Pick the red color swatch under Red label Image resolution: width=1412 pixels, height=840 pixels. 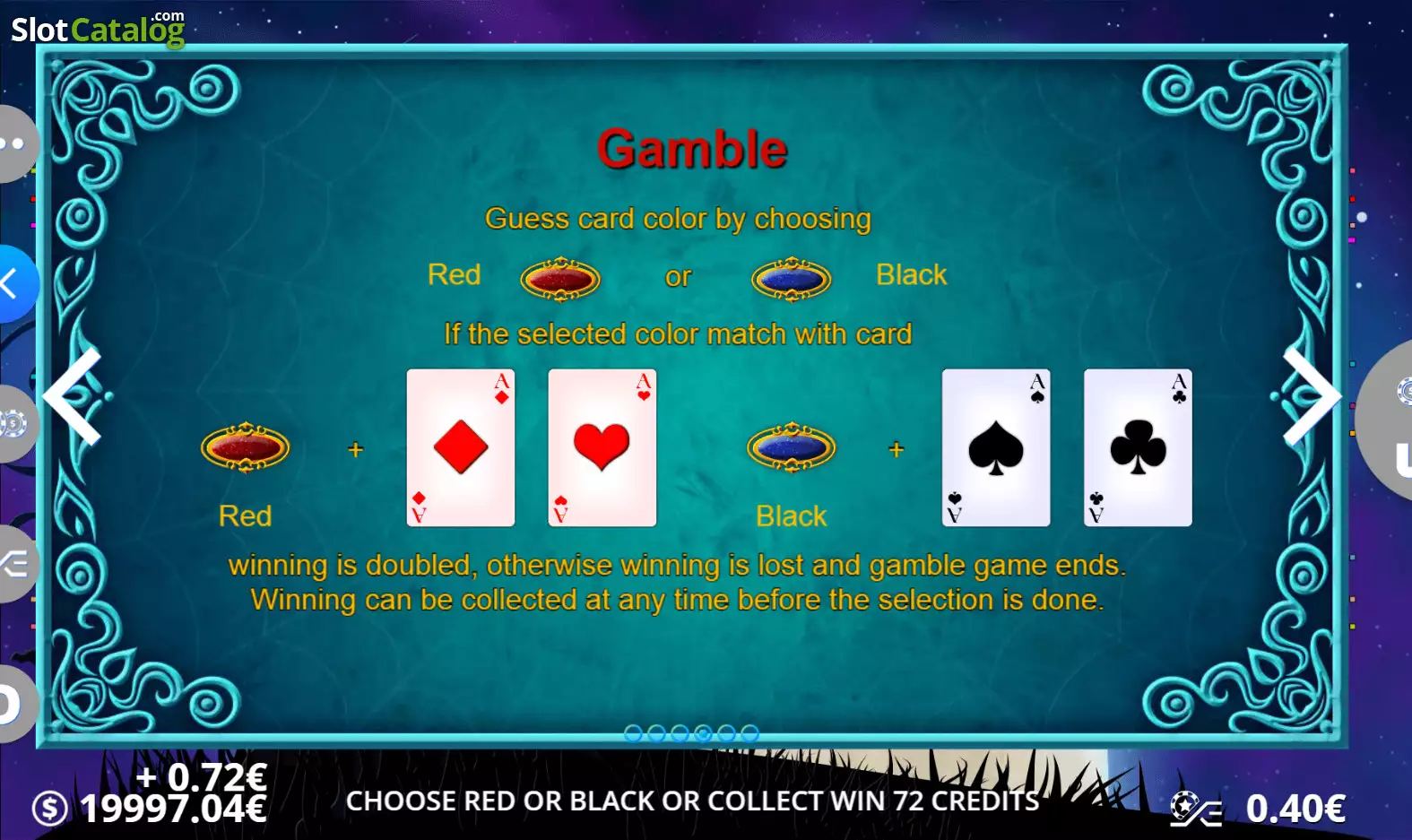[246, 448]
